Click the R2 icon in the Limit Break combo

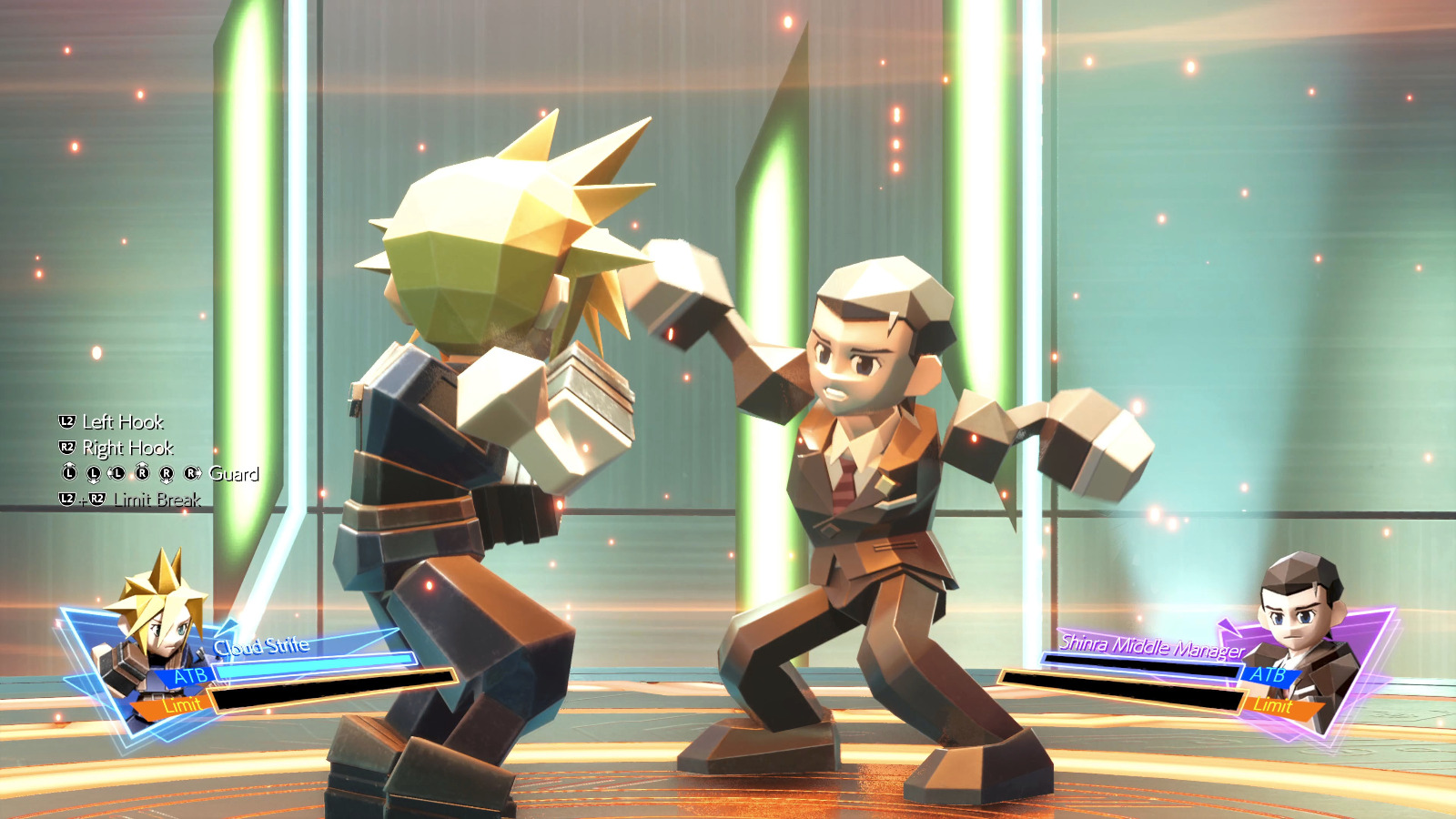97,499
